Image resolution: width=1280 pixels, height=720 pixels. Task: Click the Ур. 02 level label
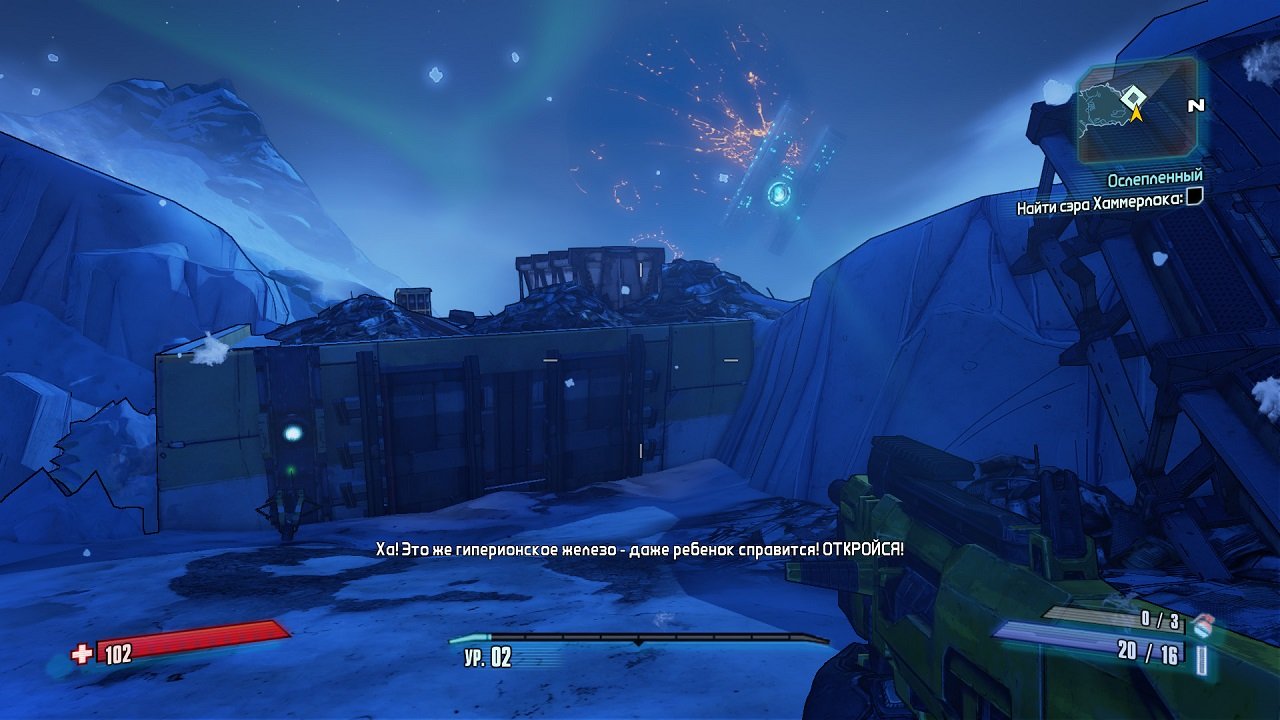(489, 655)
